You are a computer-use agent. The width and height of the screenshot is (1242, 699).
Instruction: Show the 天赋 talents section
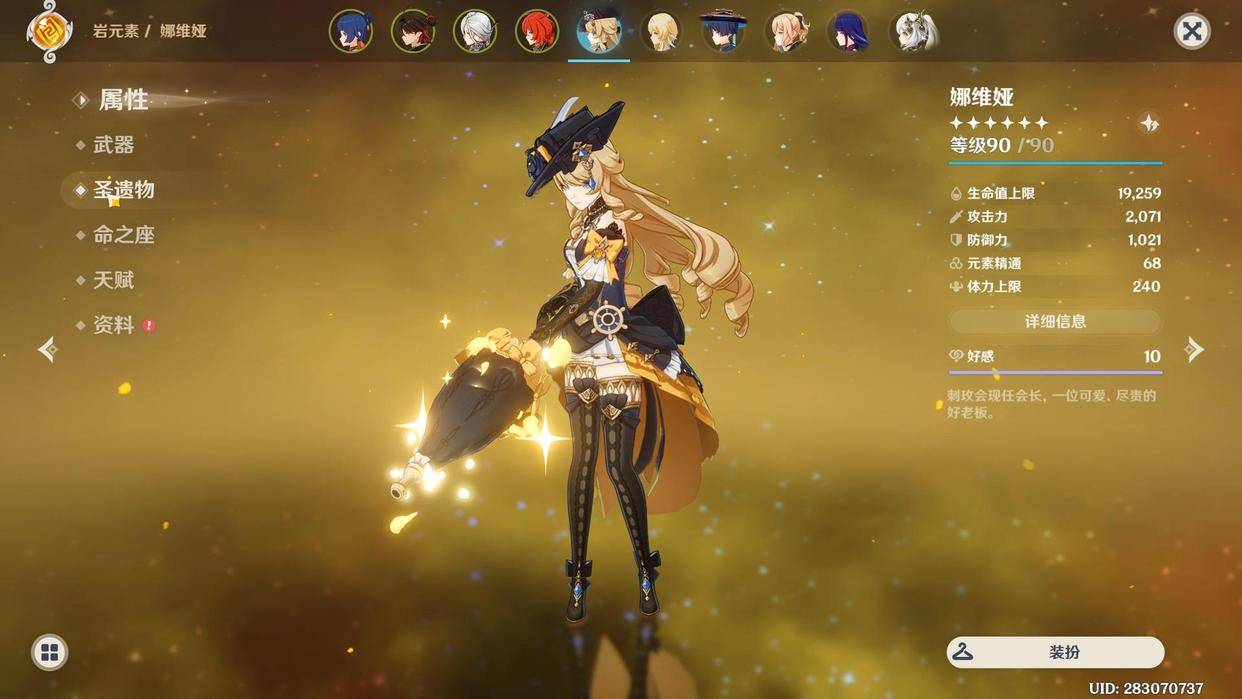[113, 280]
